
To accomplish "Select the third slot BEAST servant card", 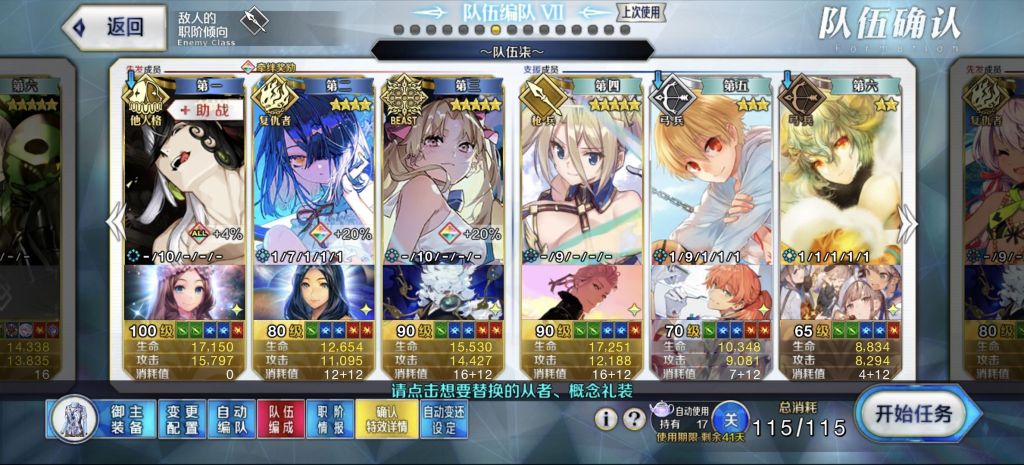I will [443, 180].
